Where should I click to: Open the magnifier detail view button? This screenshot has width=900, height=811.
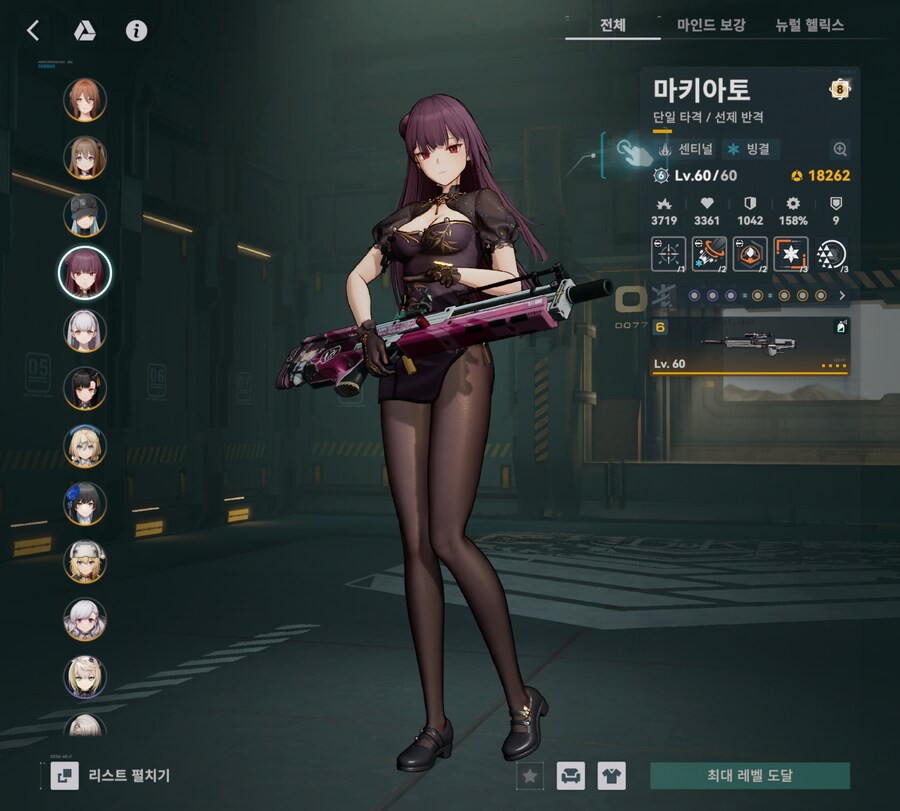(x=840, y=149)
